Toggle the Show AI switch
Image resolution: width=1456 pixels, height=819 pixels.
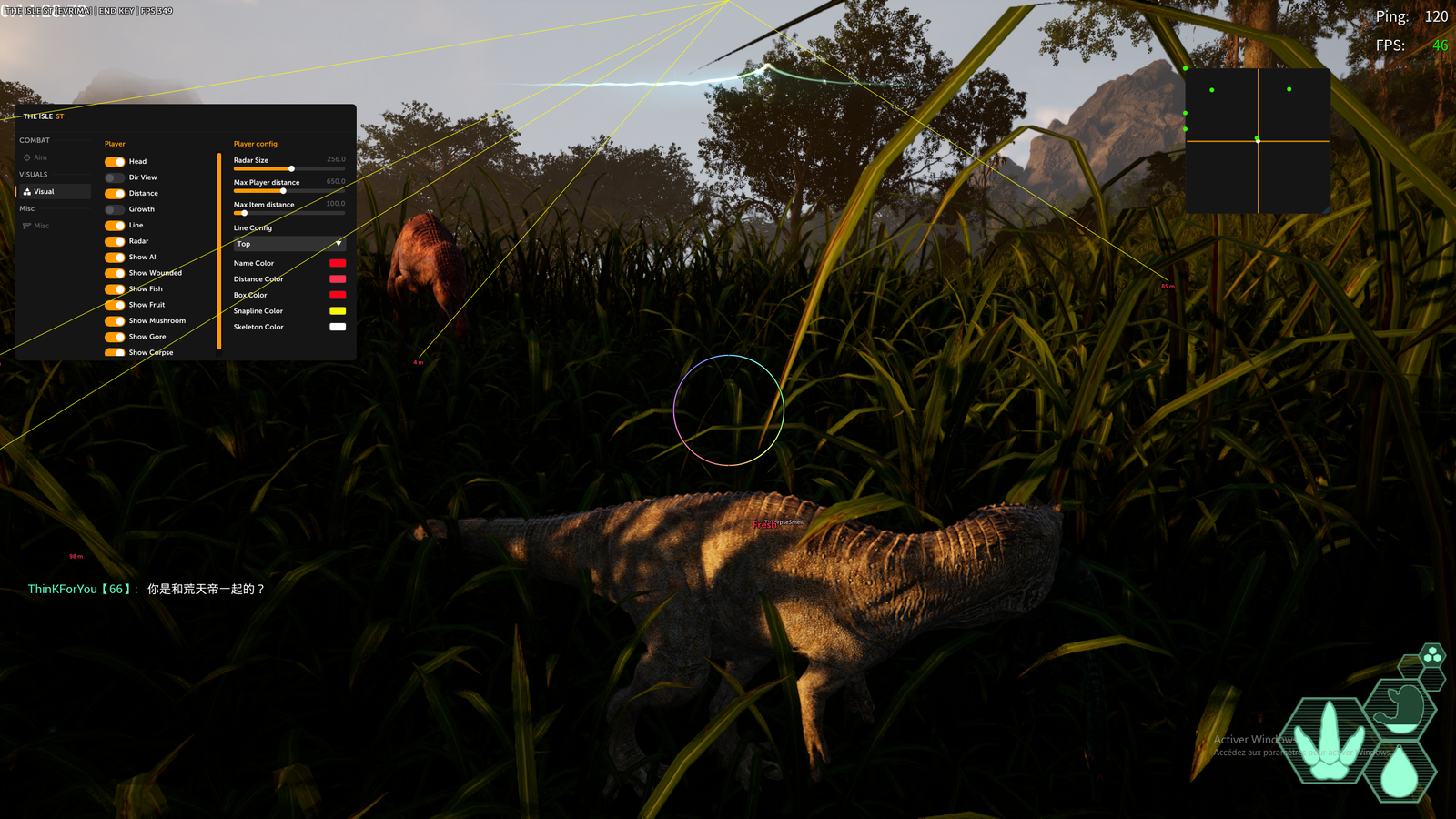pos(115,258)
